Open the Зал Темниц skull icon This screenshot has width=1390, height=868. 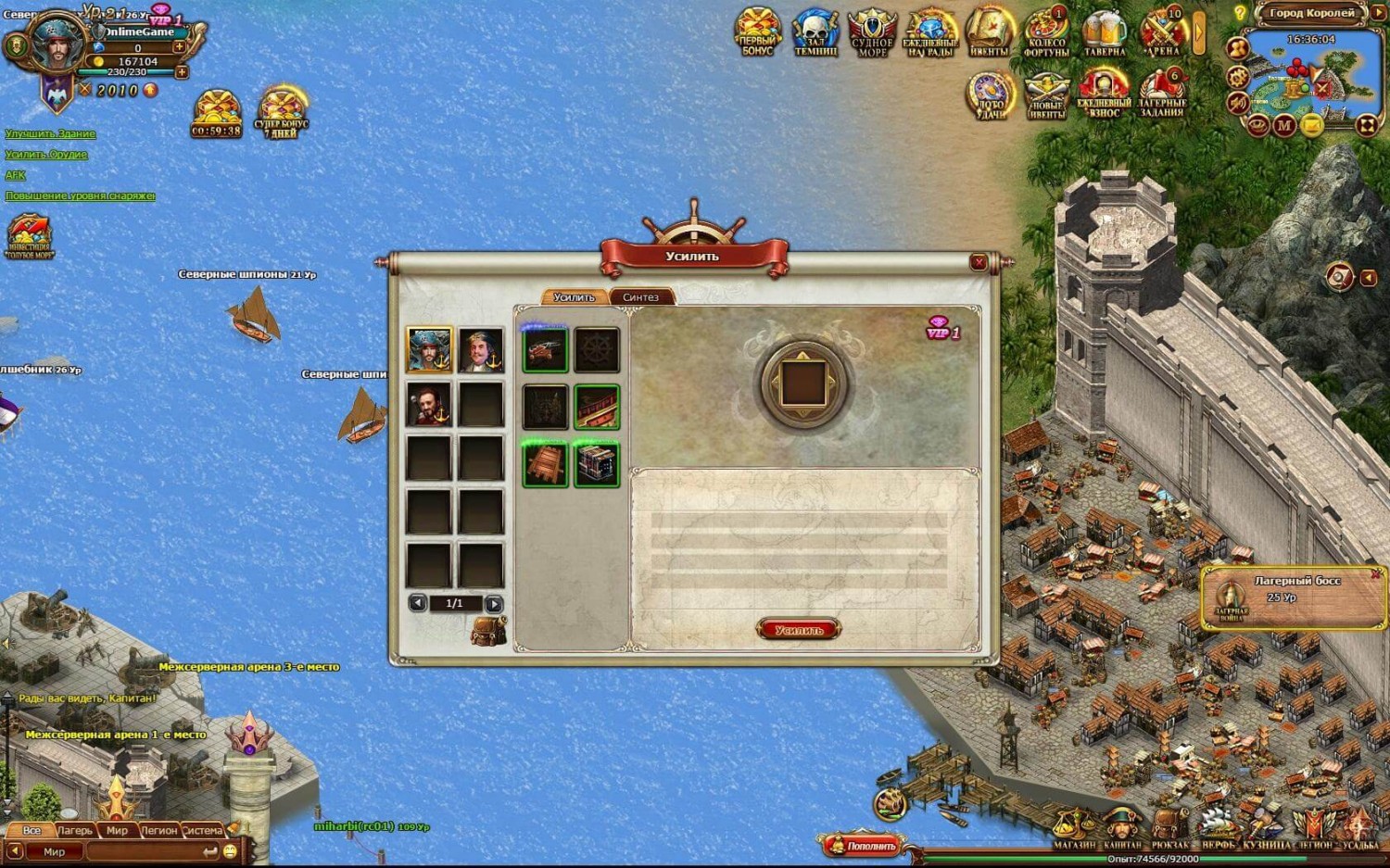point(815,35)
